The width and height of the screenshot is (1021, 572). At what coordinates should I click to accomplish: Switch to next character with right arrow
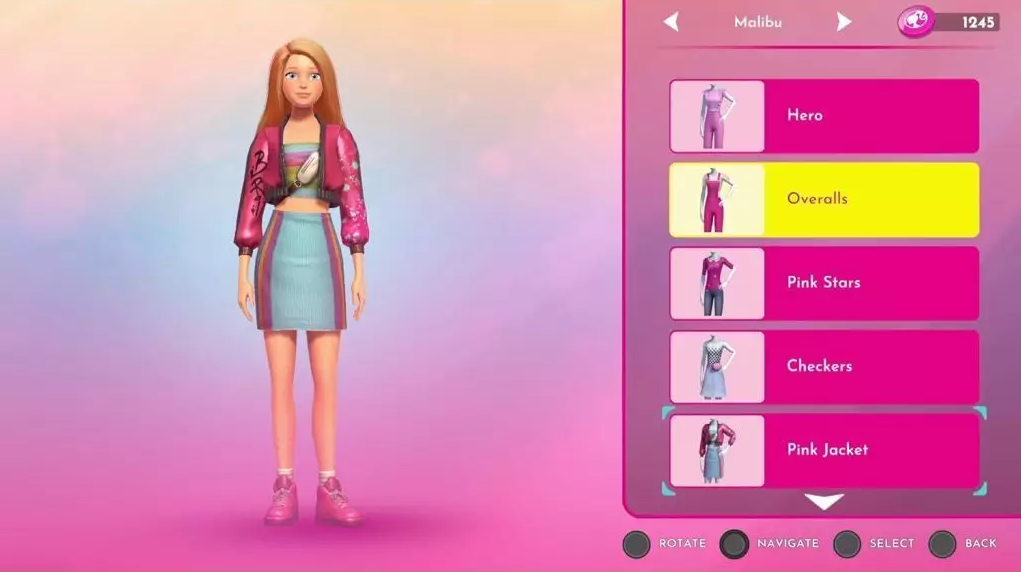(844, 21)
